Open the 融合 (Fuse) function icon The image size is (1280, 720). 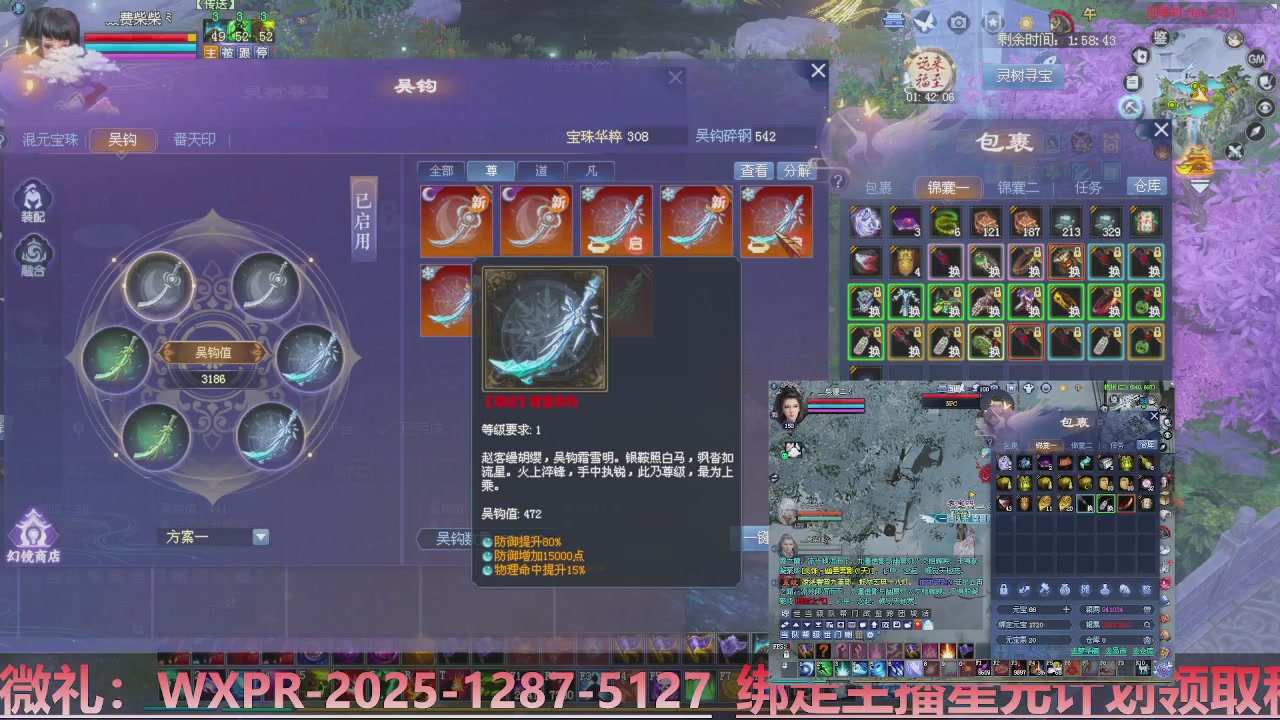[x=33, y=253]
